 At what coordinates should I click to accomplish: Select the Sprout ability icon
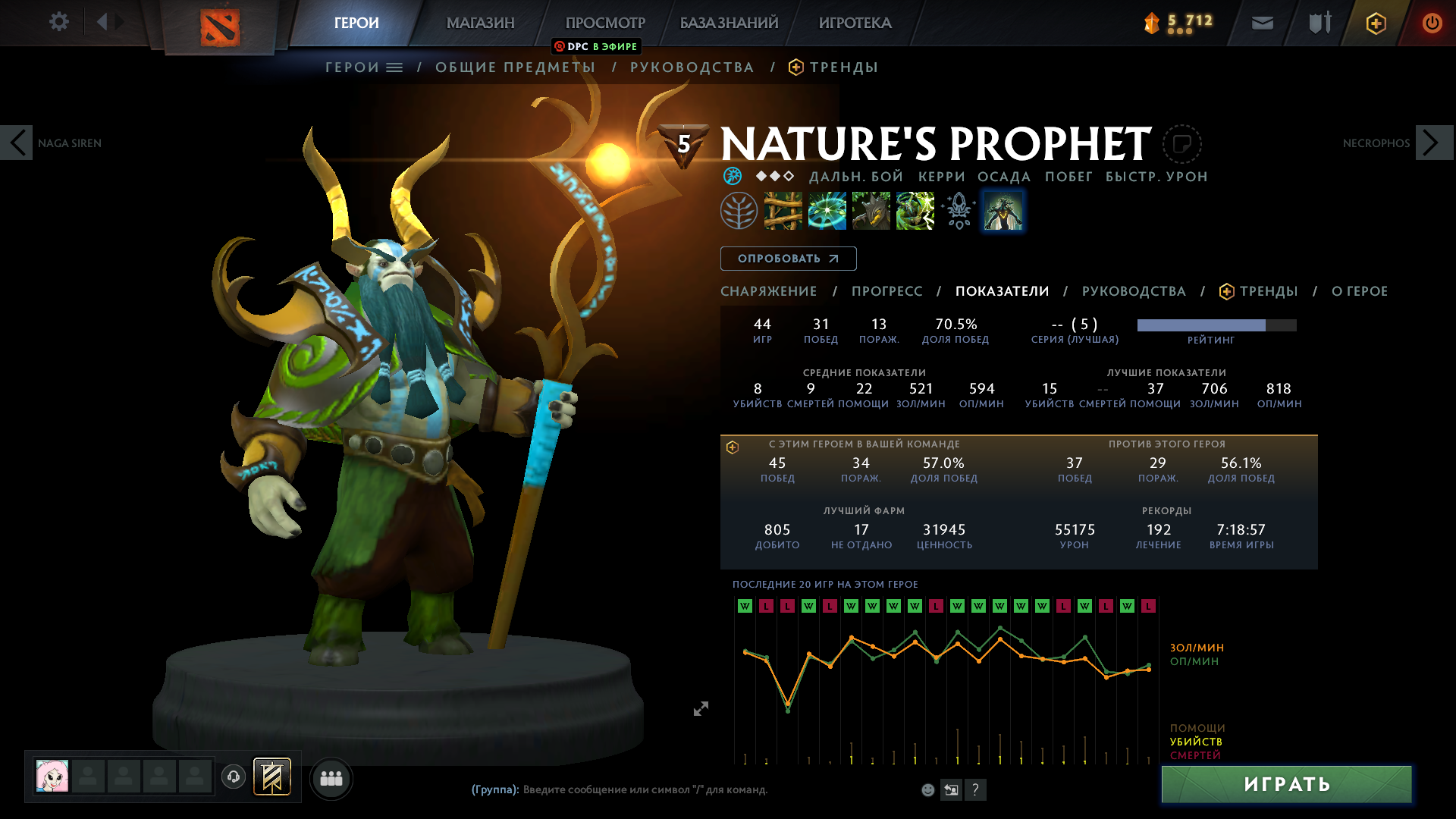(x=783, y=211)
